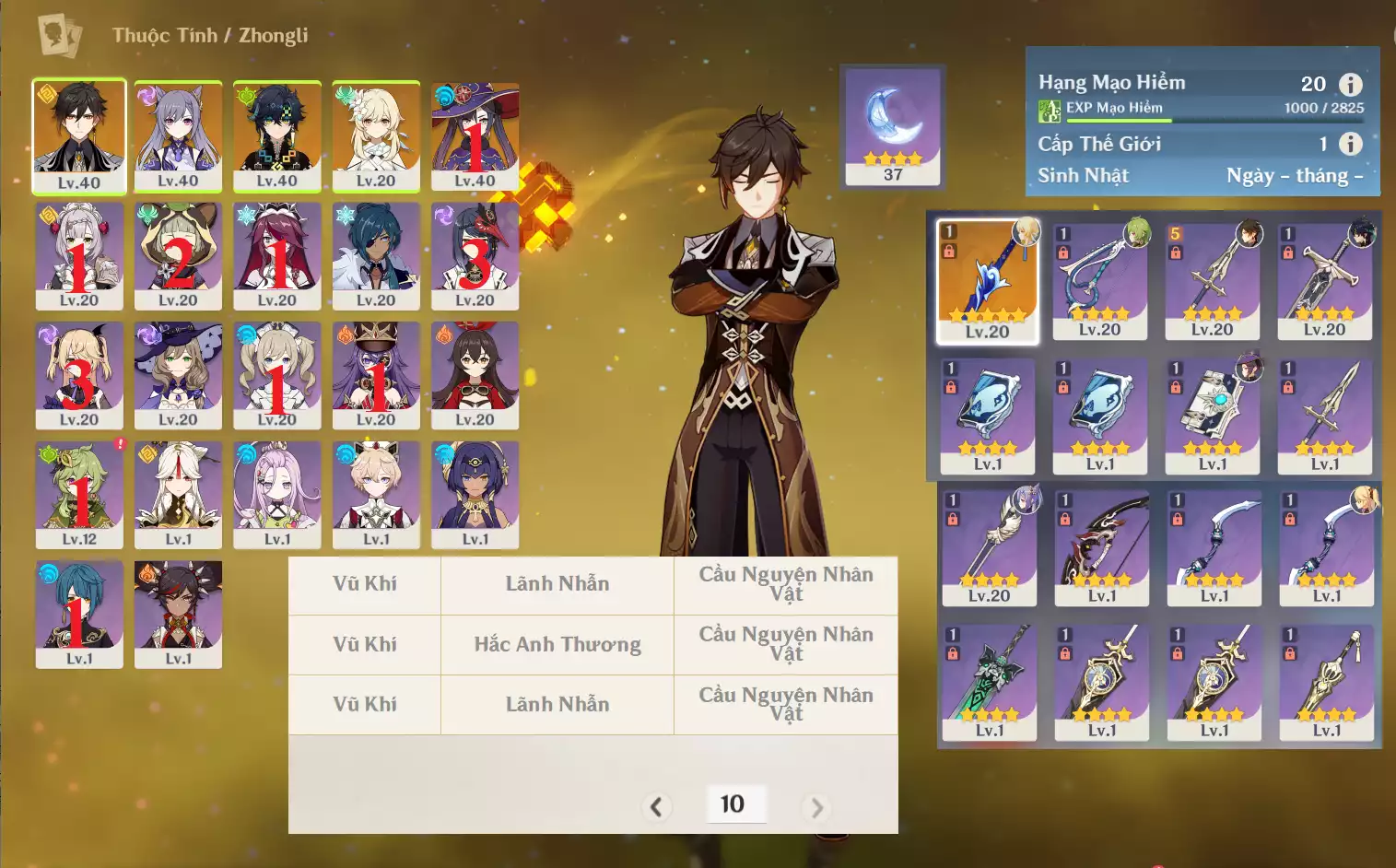1396x868 pixels.
Task: Select the green-glowing greatsword slot
Action: pyautogui.click(x=990, y=682)
